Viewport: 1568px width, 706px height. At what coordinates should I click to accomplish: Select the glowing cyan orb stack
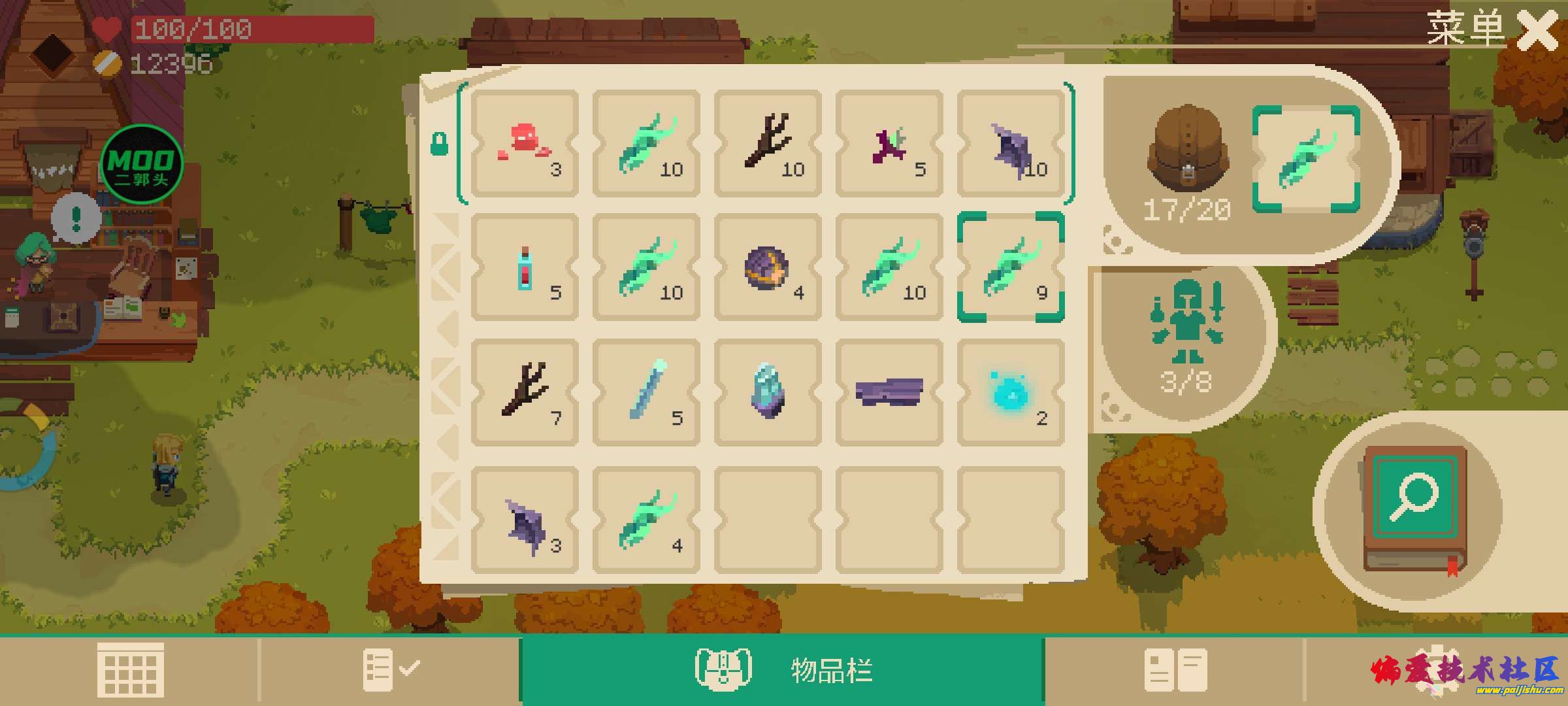click(1011, 392)
